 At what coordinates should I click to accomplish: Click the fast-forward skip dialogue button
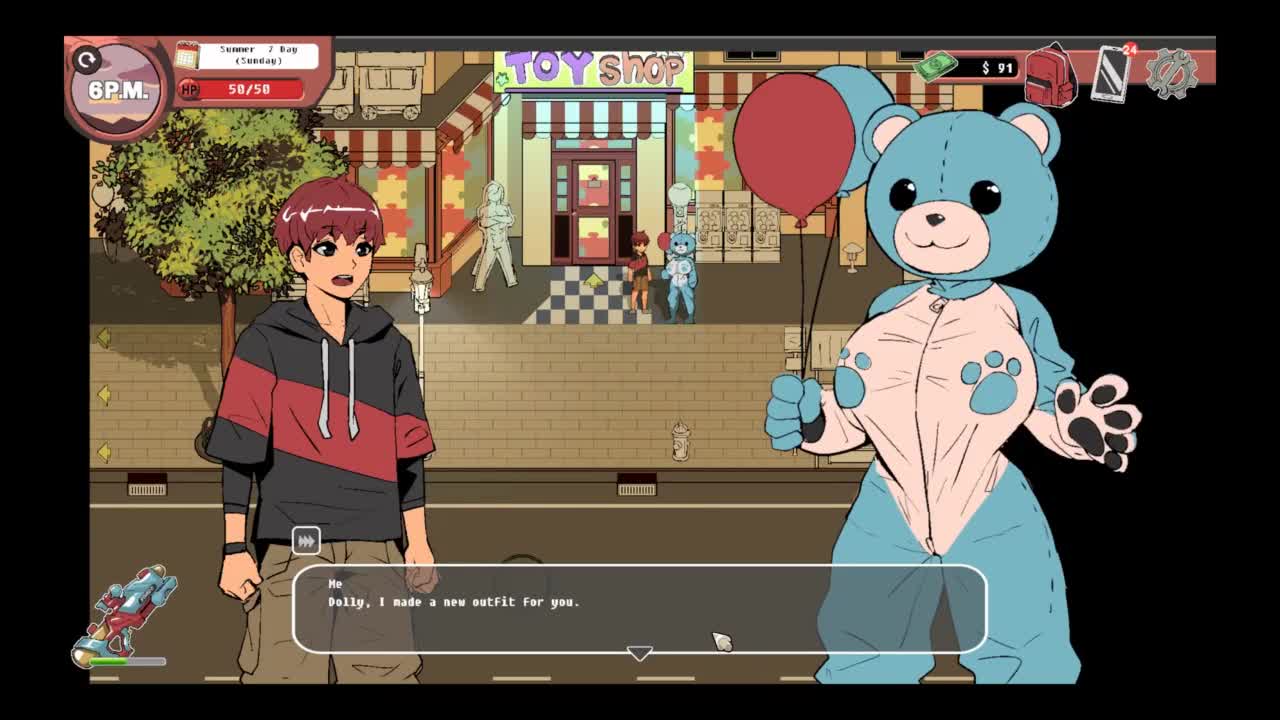306,541
